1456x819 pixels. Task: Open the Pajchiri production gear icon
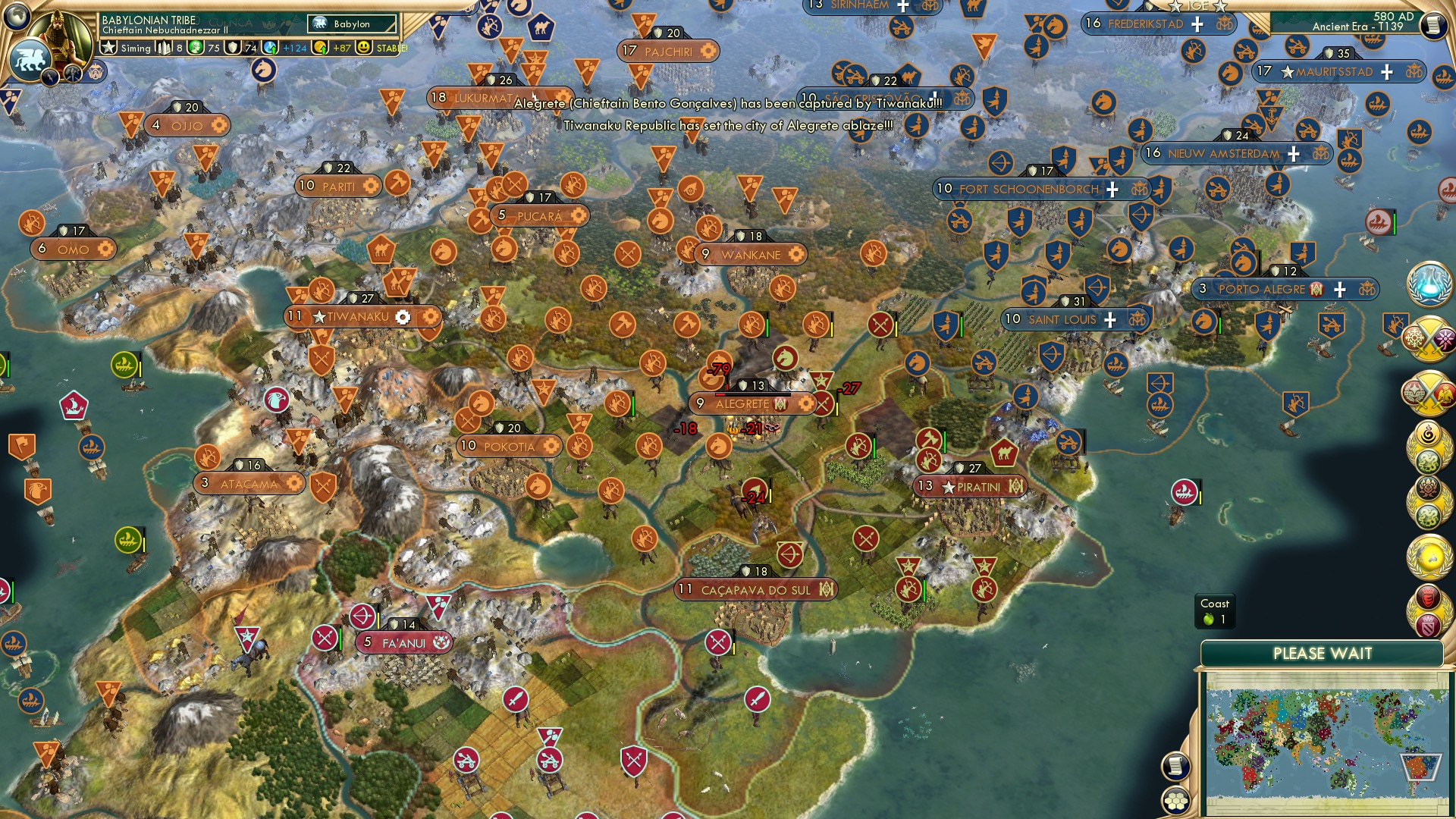pyautogui.click(x=707, y=50)
